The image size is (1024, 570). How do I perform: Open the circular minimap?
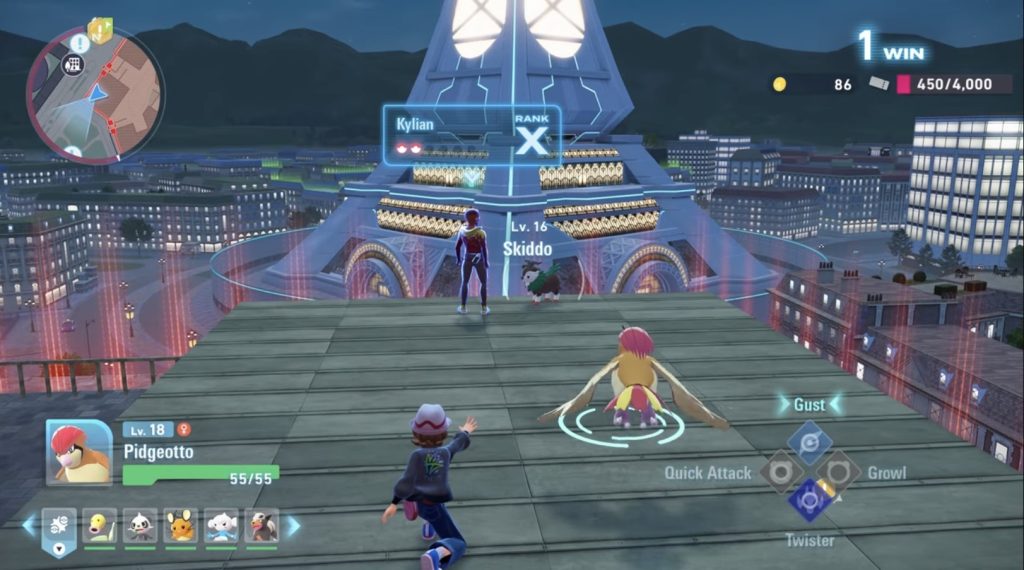[x=95, y=93]
